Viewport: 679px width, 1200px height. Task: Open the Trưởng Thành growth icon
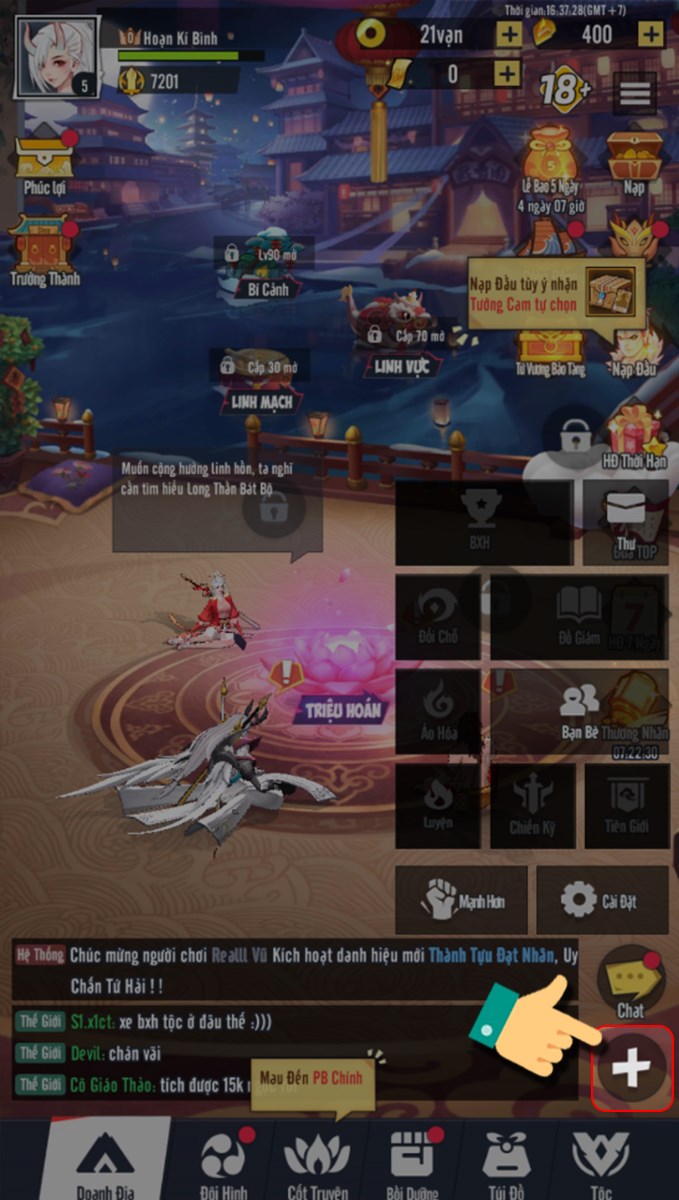44,250
